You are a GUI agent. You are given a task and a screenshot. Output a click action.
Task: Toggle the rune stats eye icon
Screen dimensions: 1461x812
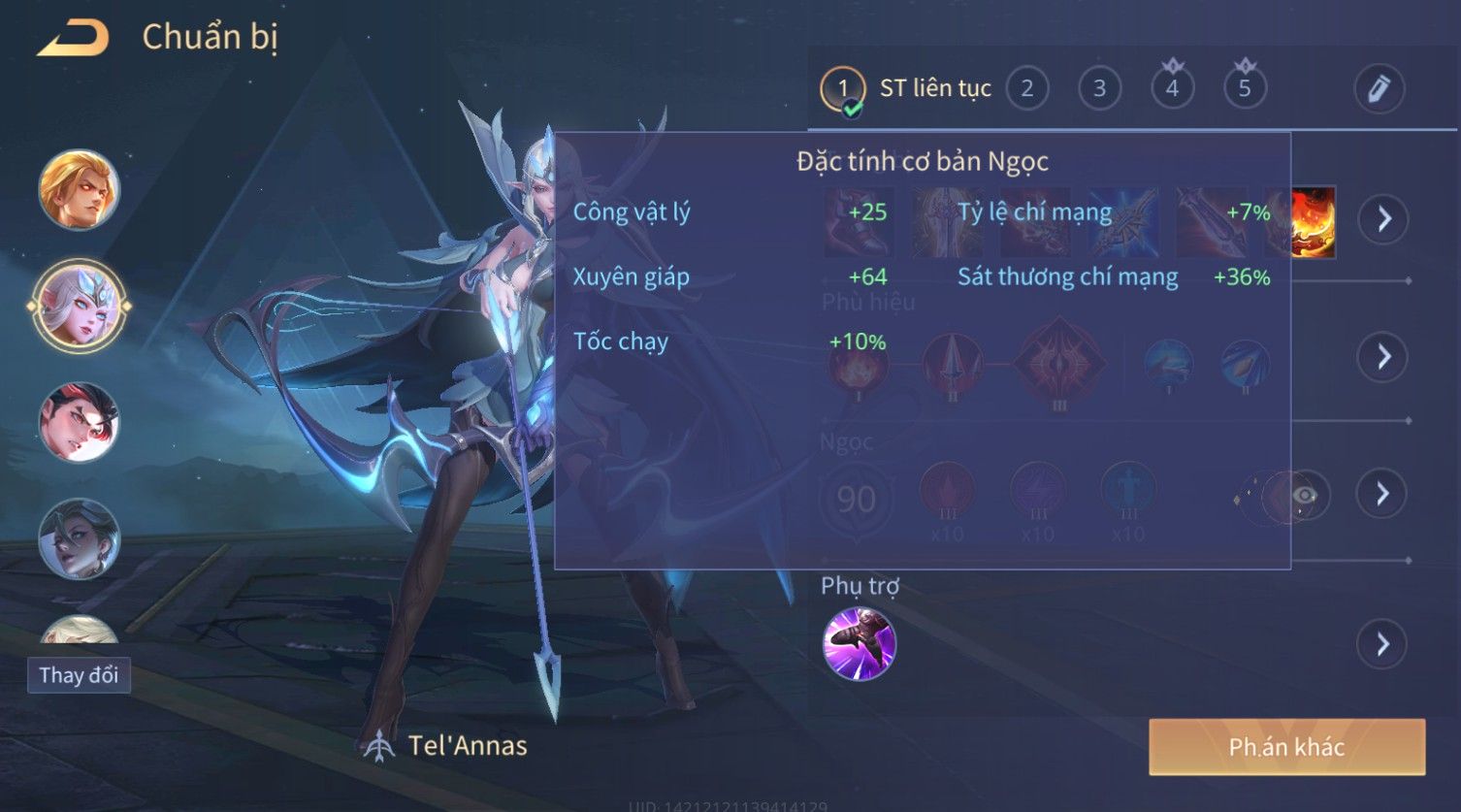point(1306,496)
